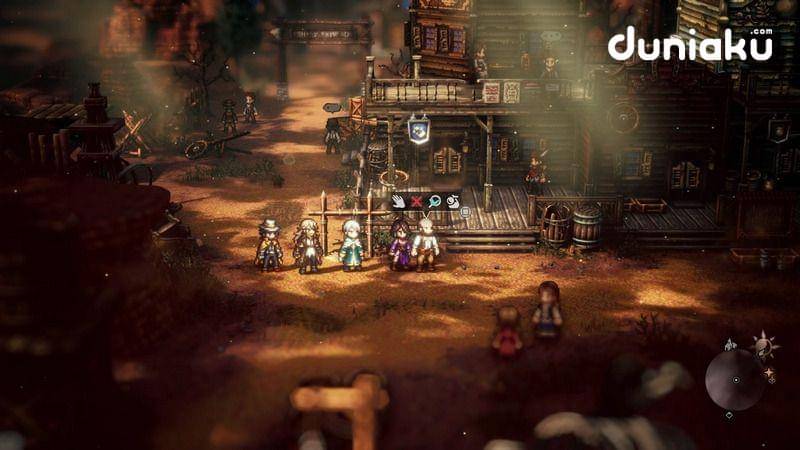
Task: Toggle the sun day-night icon
Action: click(765, 346)
